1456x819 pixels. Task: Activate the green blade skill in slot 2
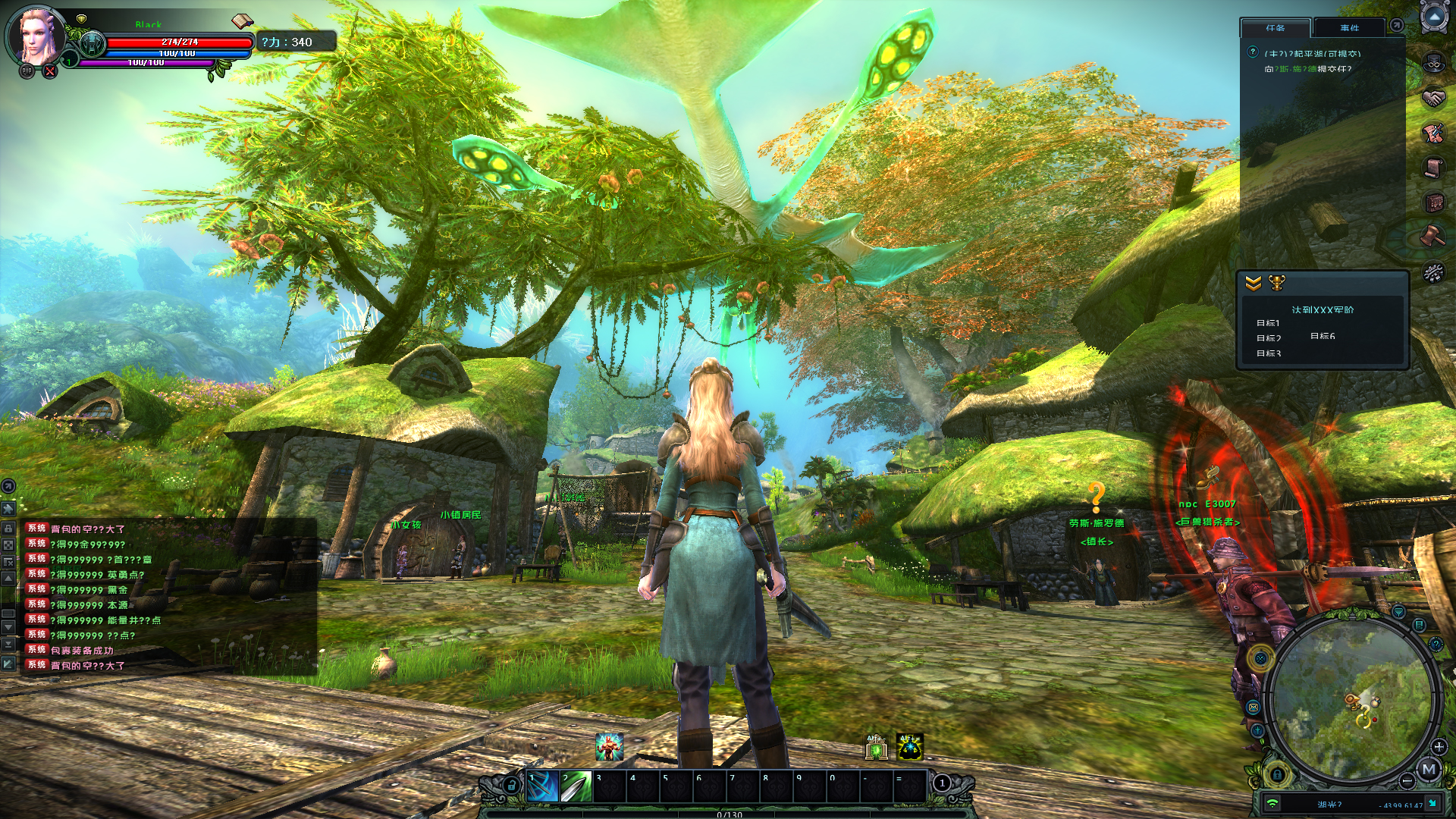click(576, 787)
